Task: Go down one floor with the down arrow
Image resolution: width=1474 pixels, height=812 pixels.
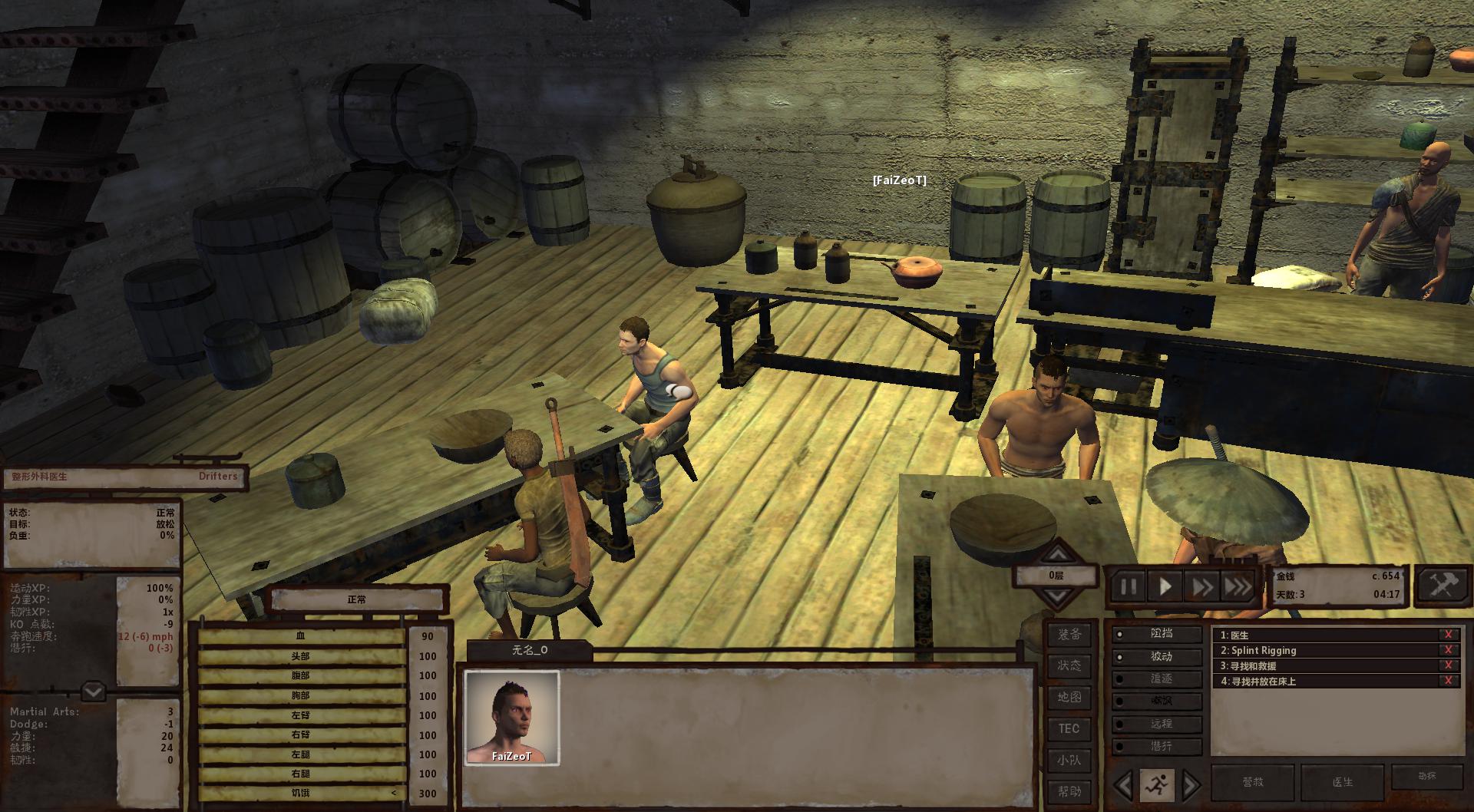Action: (x=1057, y=597)
